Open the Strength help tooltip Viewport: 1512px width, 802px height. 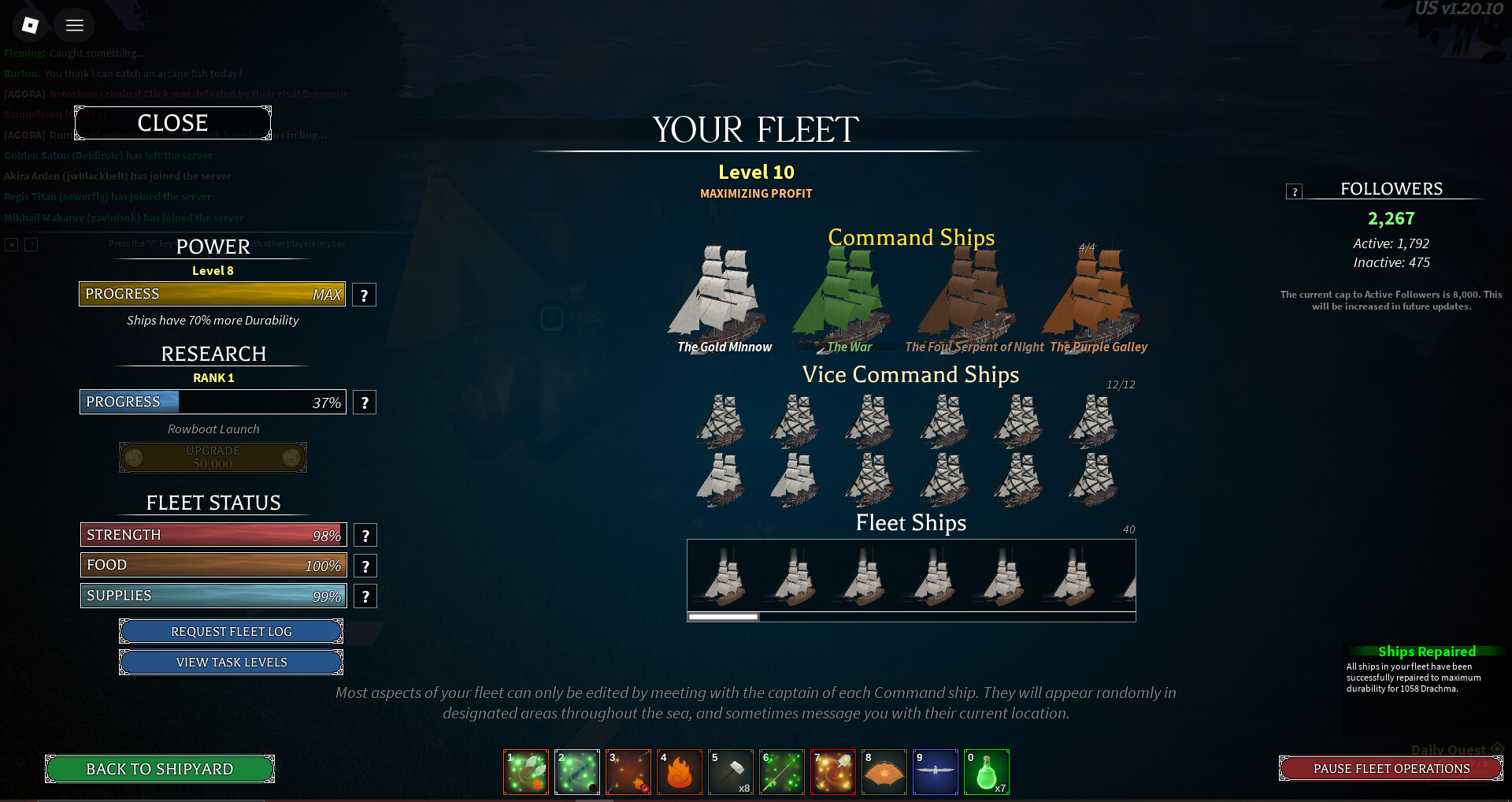pos(365,536)
